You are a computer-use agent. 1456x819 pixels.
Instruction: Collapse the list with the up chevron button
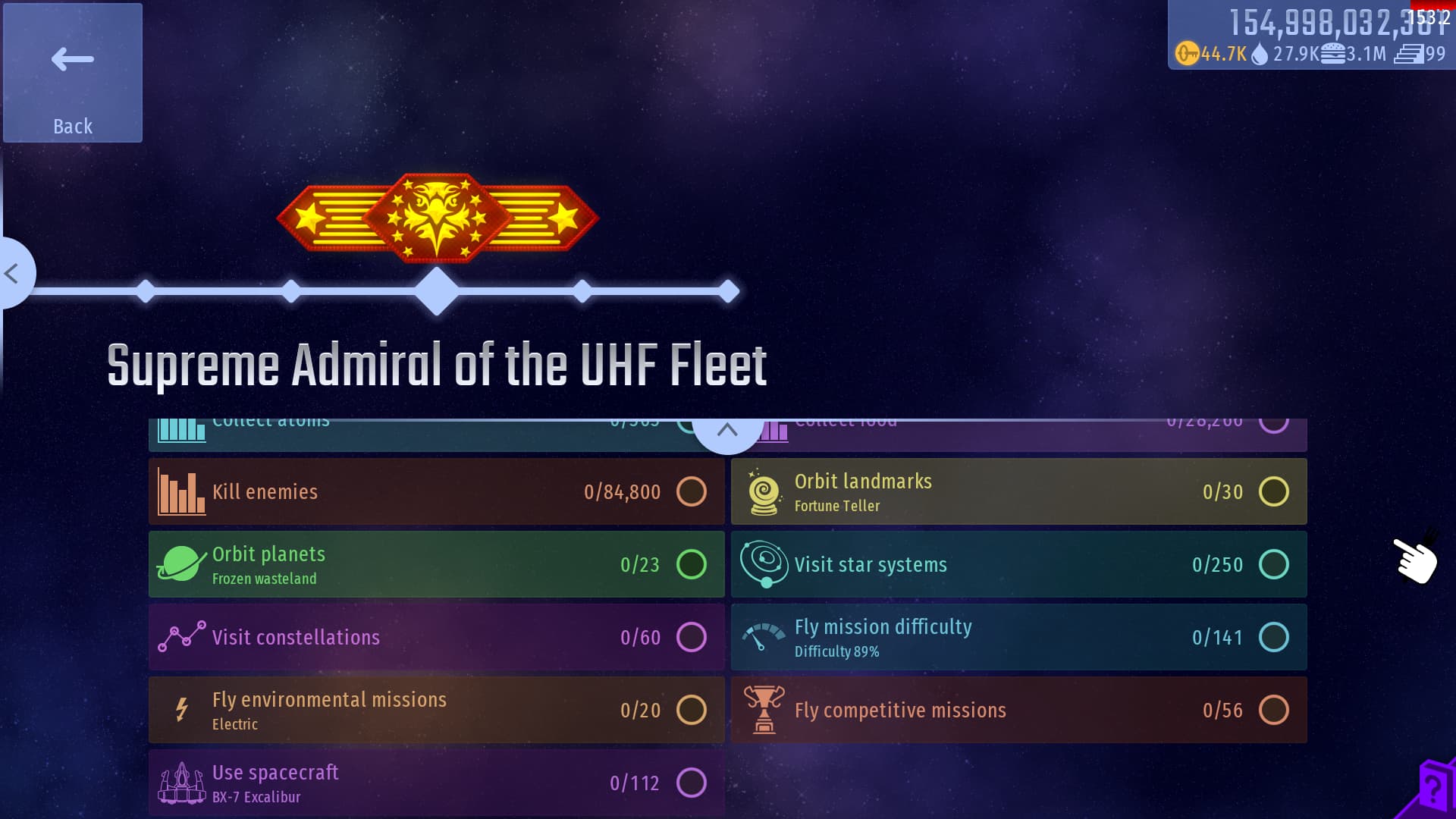pyautogui.click(x=727, y=431)
